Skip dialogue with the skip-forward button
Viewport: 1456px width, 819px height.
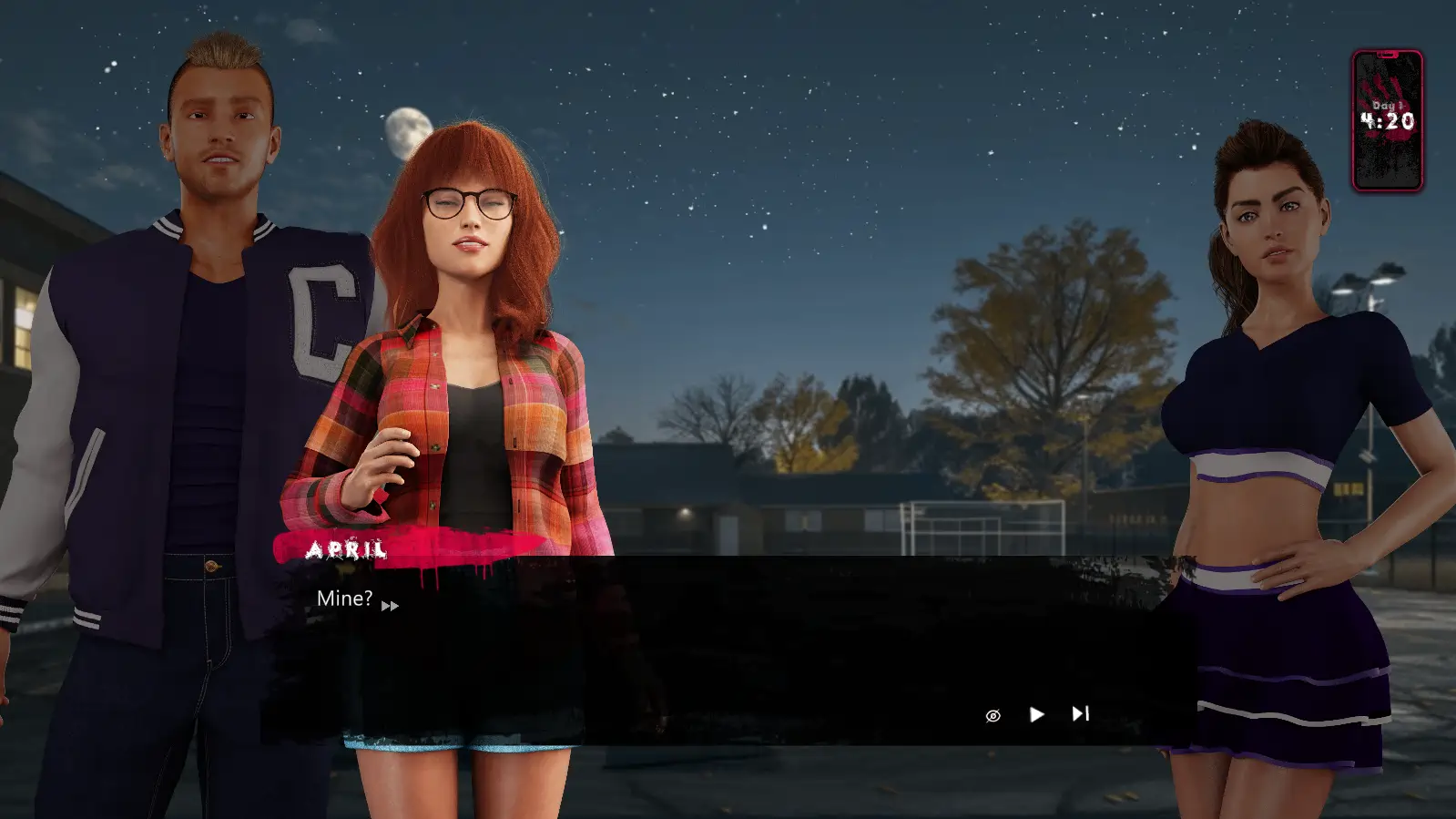pyautogui.click(x=1080, y=713)
